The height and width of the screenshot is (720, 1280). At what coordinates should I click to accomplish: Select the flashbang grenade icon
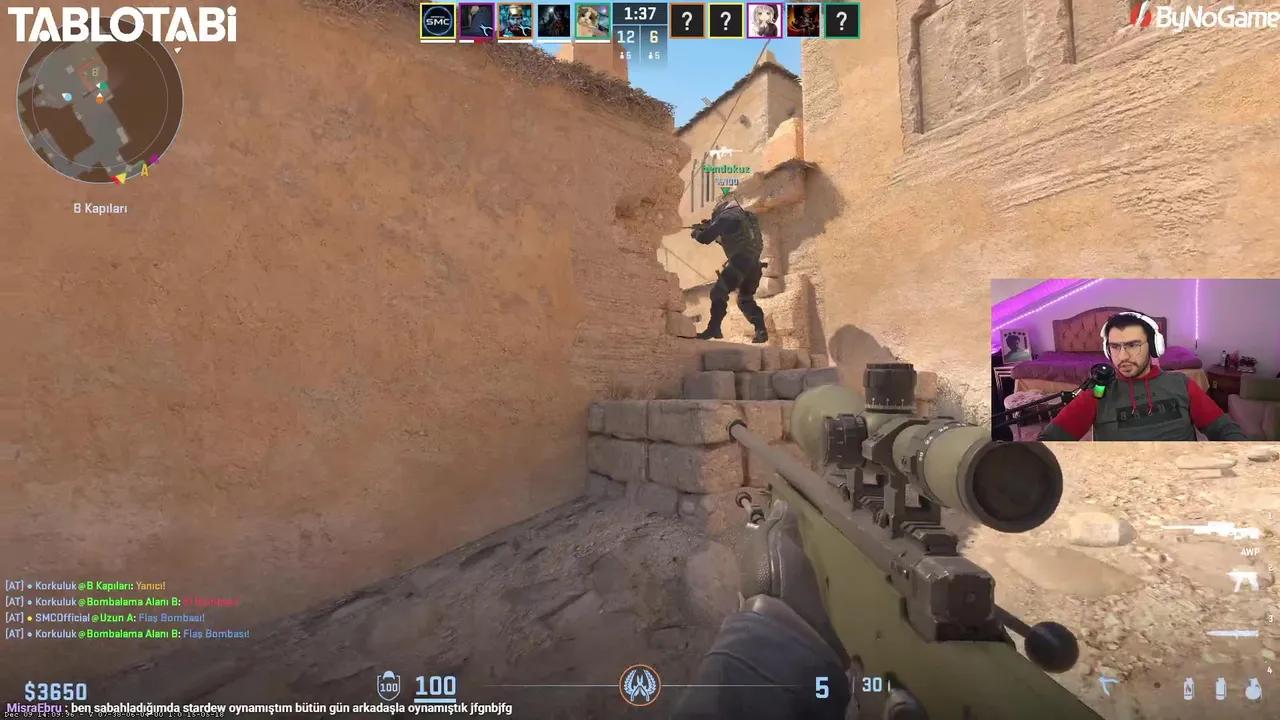click(x=1221, y=687)
